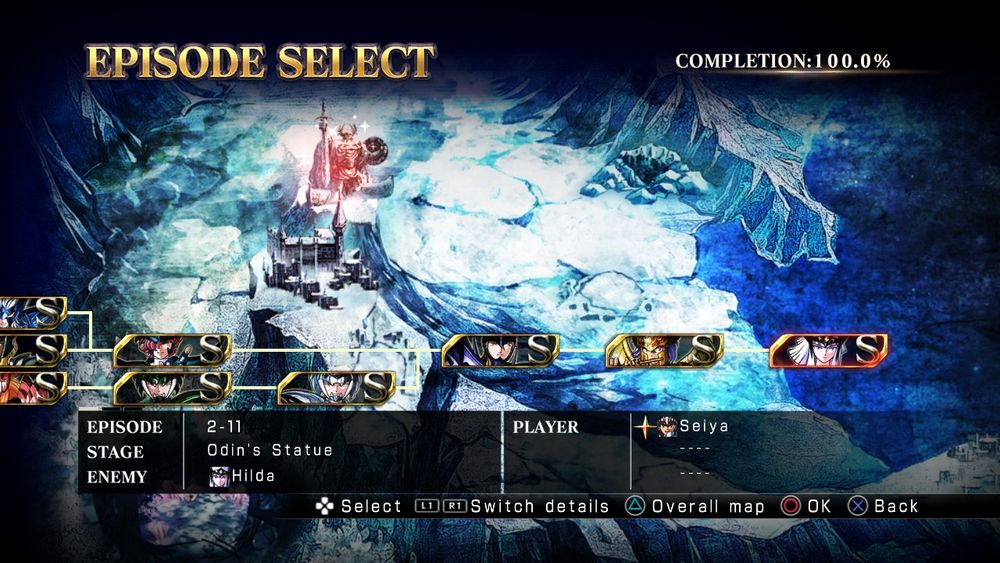This screenshot has height=563, width=1000.
Task: Open the green-haired character episode tile
Action: pos(172,387)
